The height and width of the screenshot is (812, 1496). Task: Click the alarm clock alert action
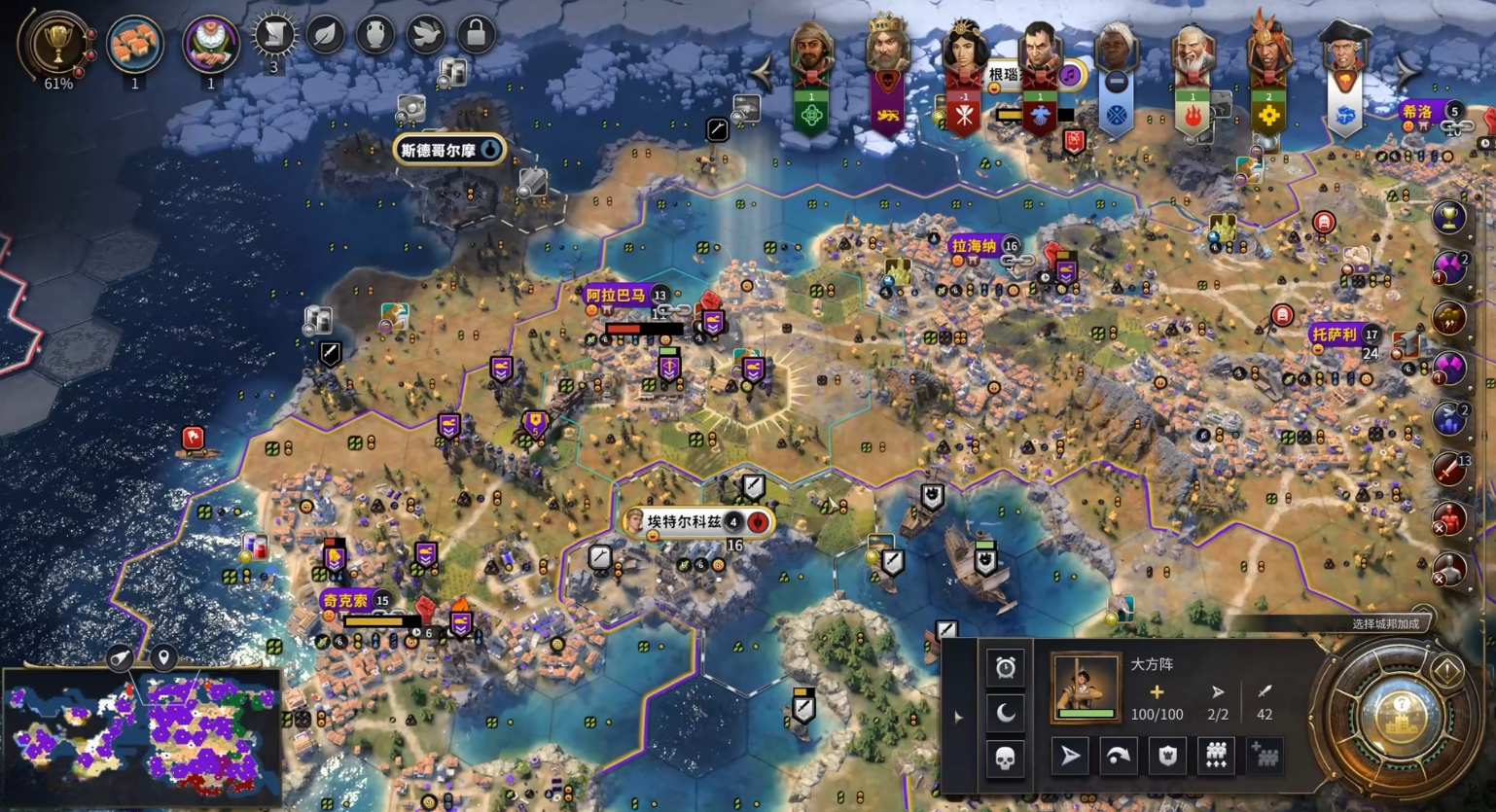point(1006,667)
